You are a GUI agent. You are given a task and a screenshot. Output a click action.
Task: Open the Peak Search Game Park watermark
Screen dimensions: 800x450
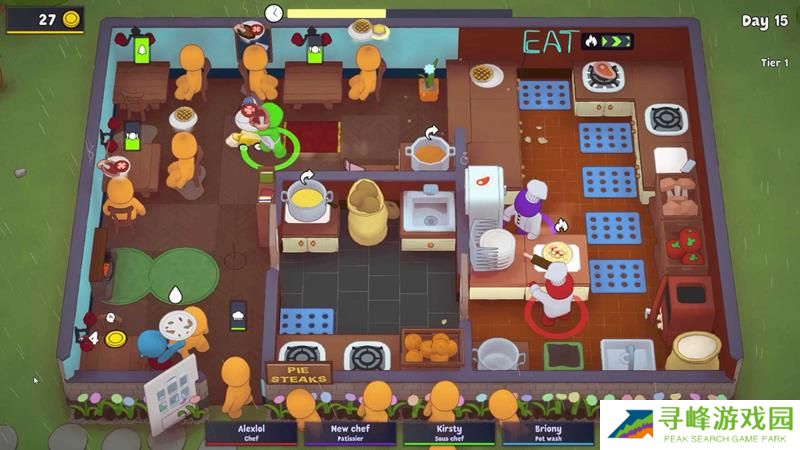(x=698, y=424)
